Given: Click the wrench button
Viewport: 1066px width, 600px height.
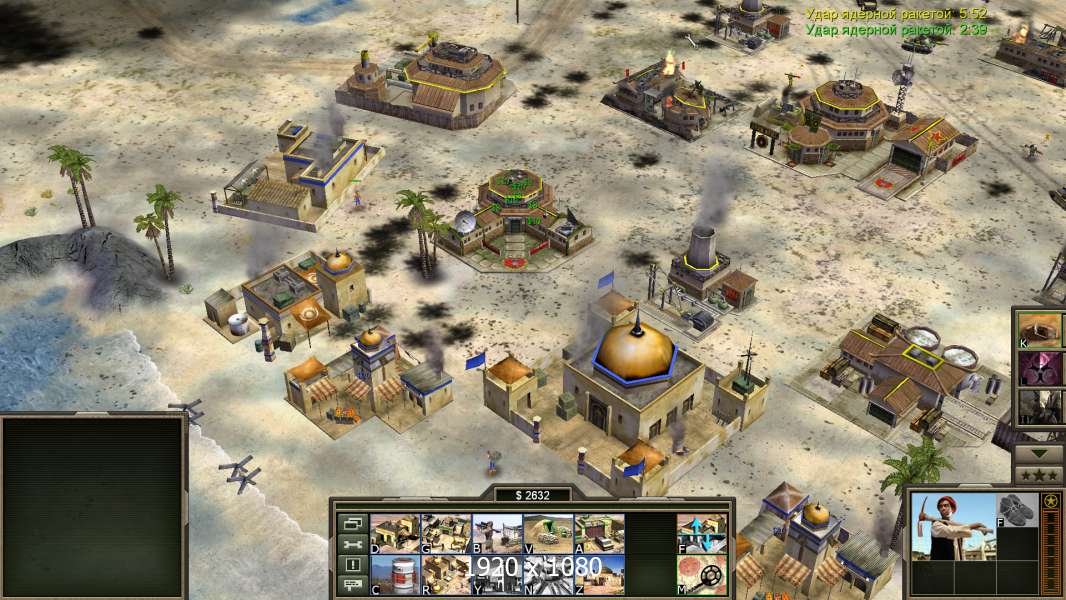Looking at the screenshot, I should 351,544.
